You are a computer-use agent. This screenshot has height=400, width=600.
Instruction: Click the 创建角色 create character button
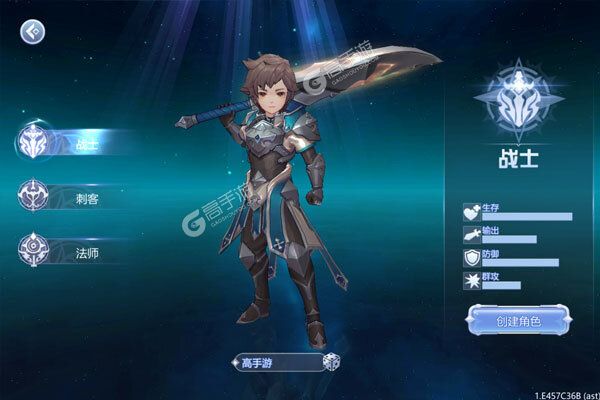518,320
